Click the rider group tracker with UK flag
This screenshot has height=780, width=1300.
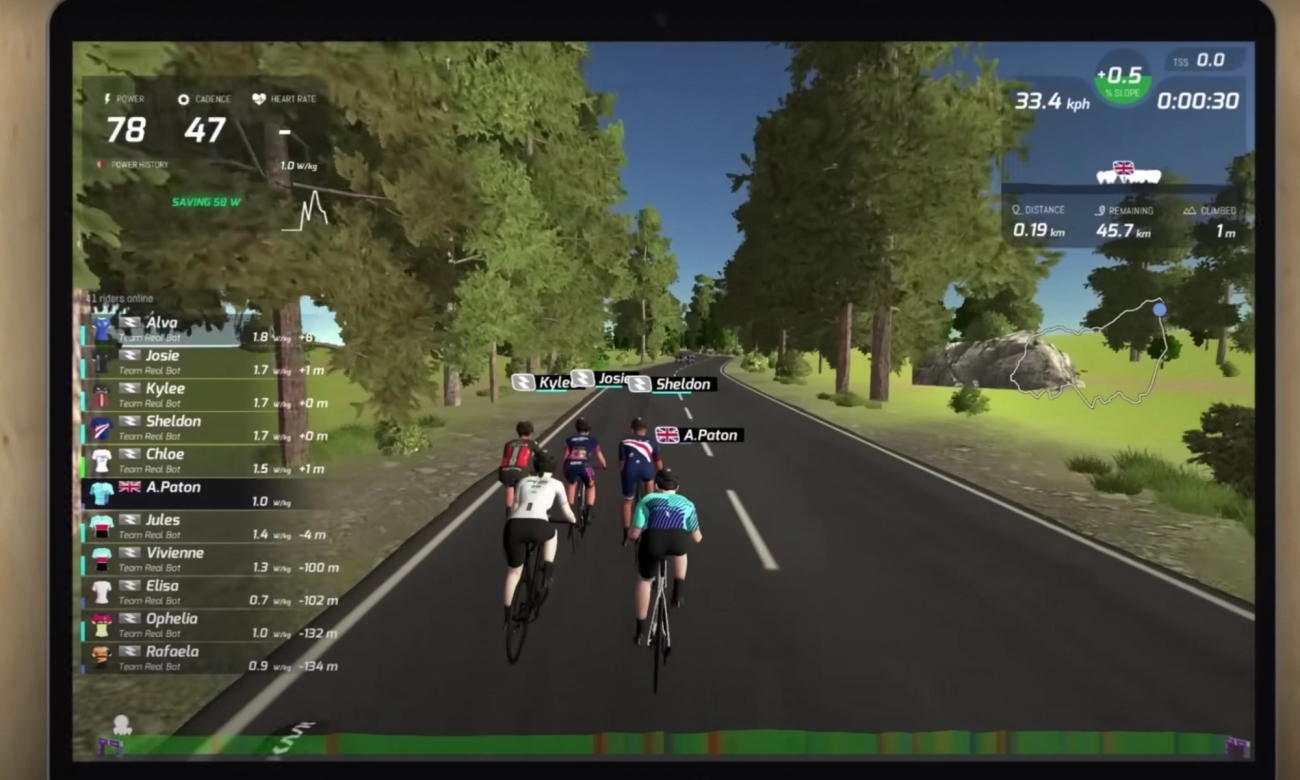pyautogui.click(x=1128, y=173)
